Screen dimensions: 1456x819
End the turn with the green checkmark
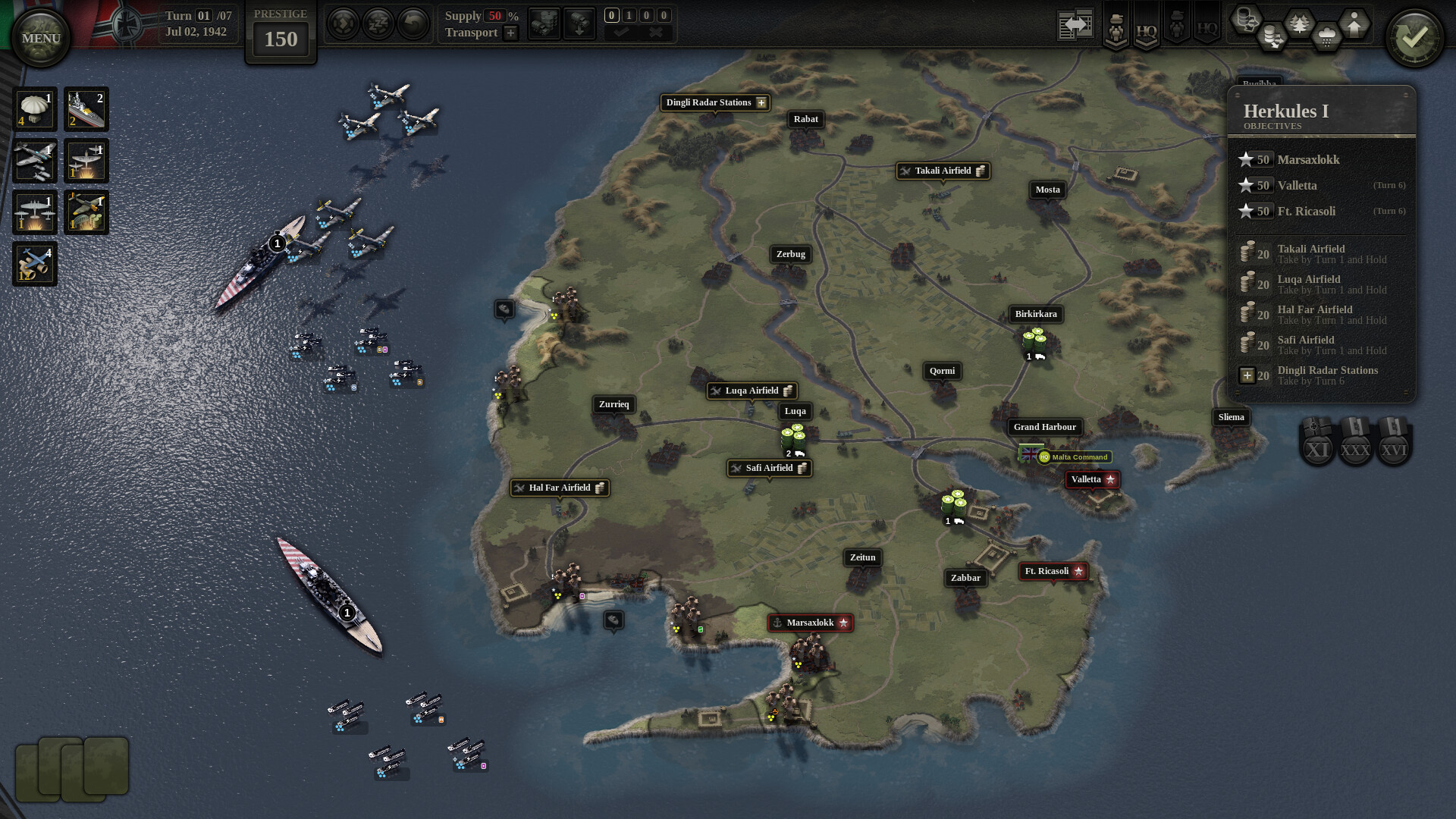pos(1414,37)
